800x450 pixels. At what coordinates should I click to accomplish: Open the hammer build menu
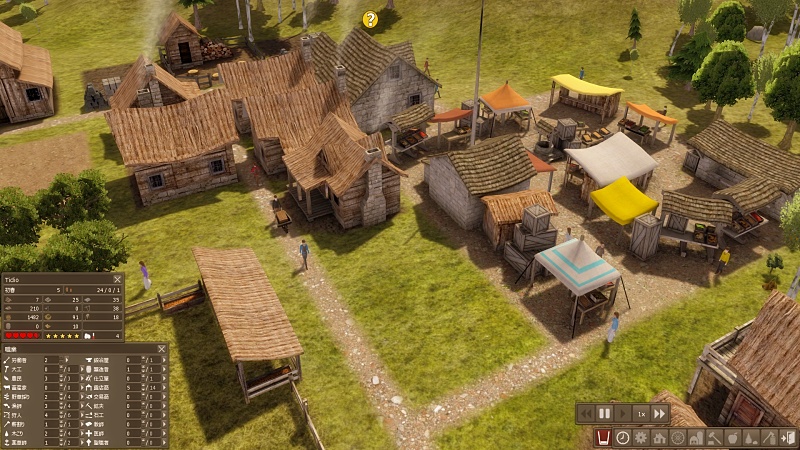tap(713, 438)
